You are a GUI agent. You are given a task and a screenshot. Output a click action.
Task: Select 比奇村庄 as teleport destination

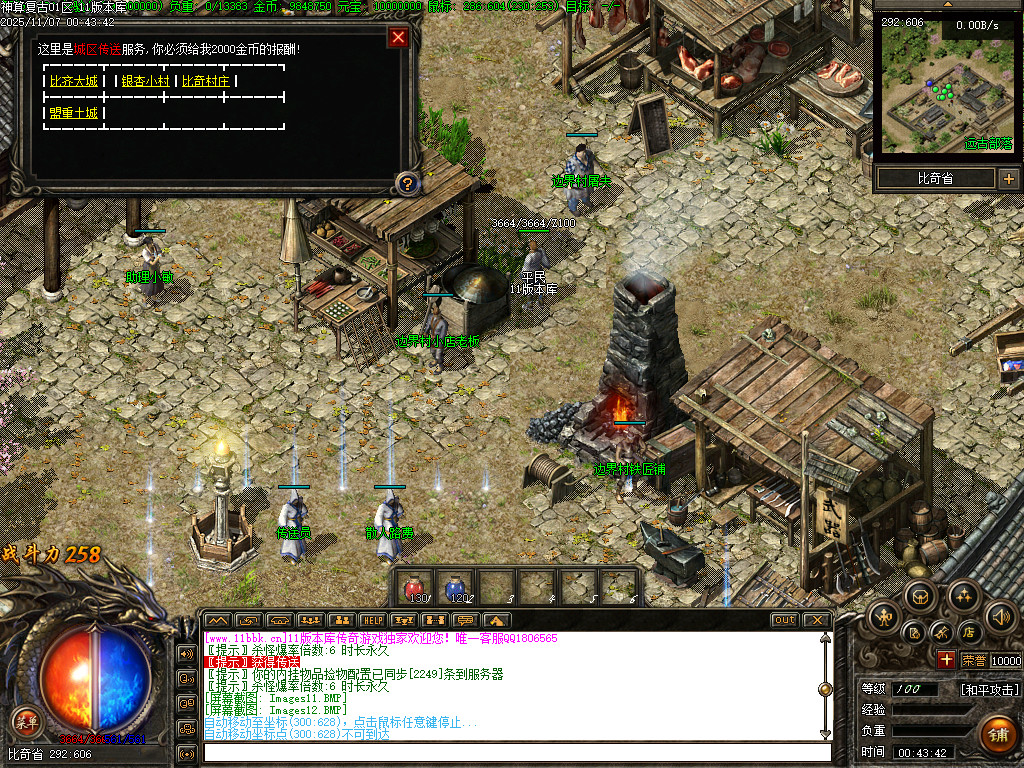[207, 81]
